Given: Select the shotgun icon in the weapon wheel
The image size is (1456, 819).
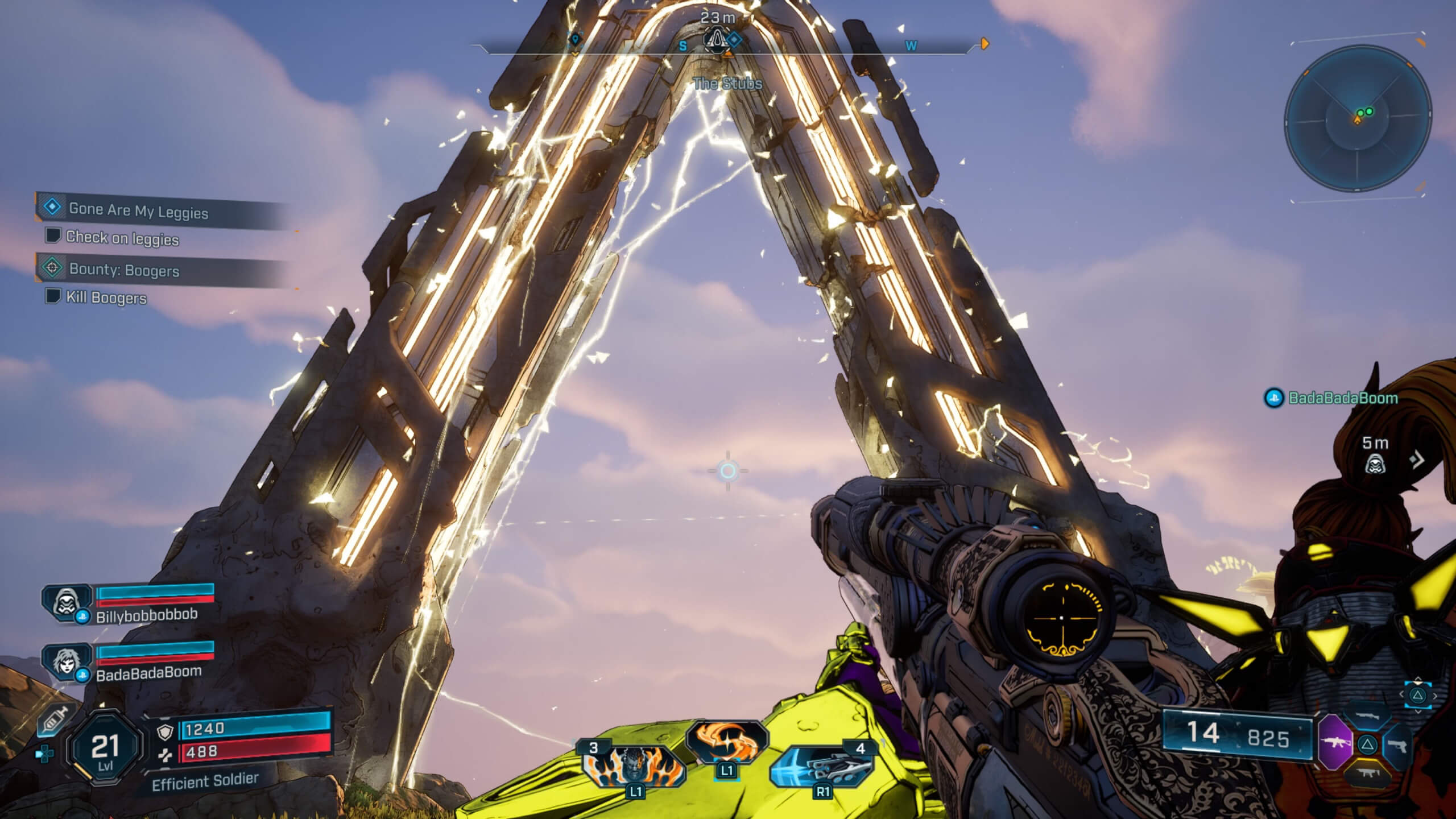Looking at the screenshot, I should [1368, 717].
